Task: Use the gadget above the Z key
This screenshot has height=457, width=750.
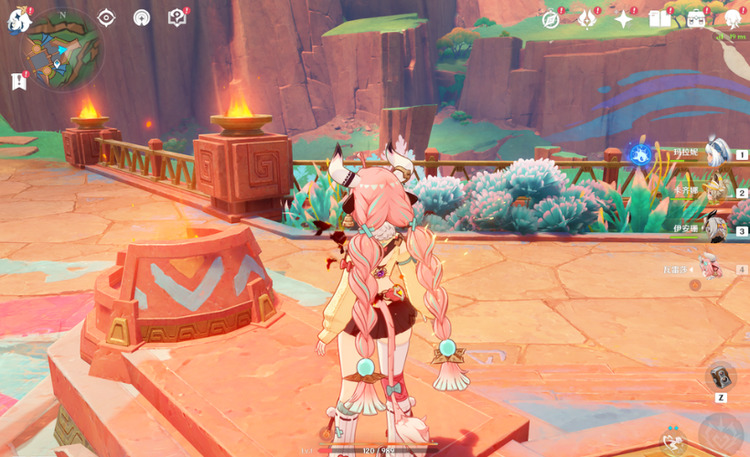Action: (720, 376)
